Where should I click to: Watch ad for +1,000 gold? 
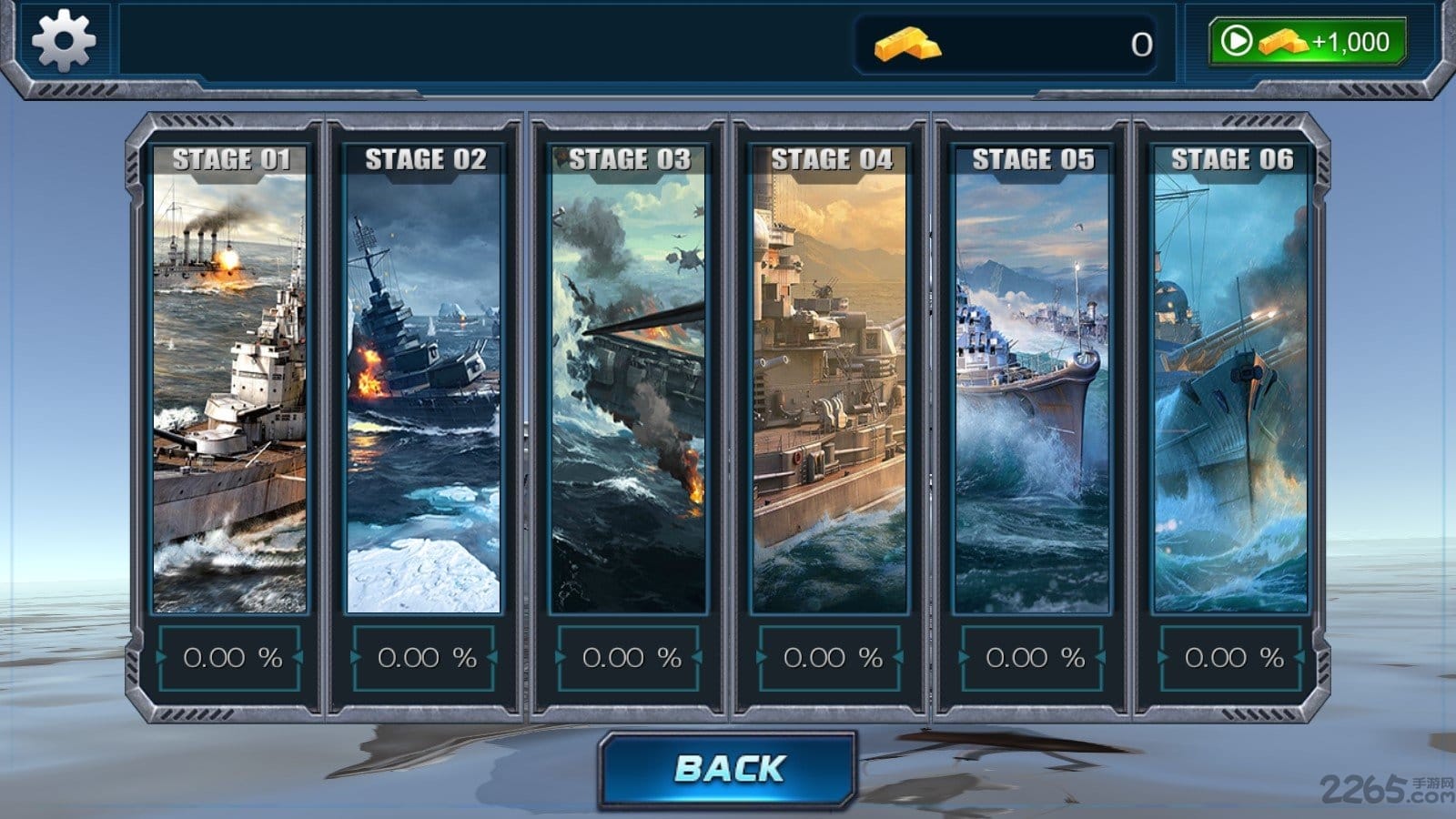tap(1308, 42)
